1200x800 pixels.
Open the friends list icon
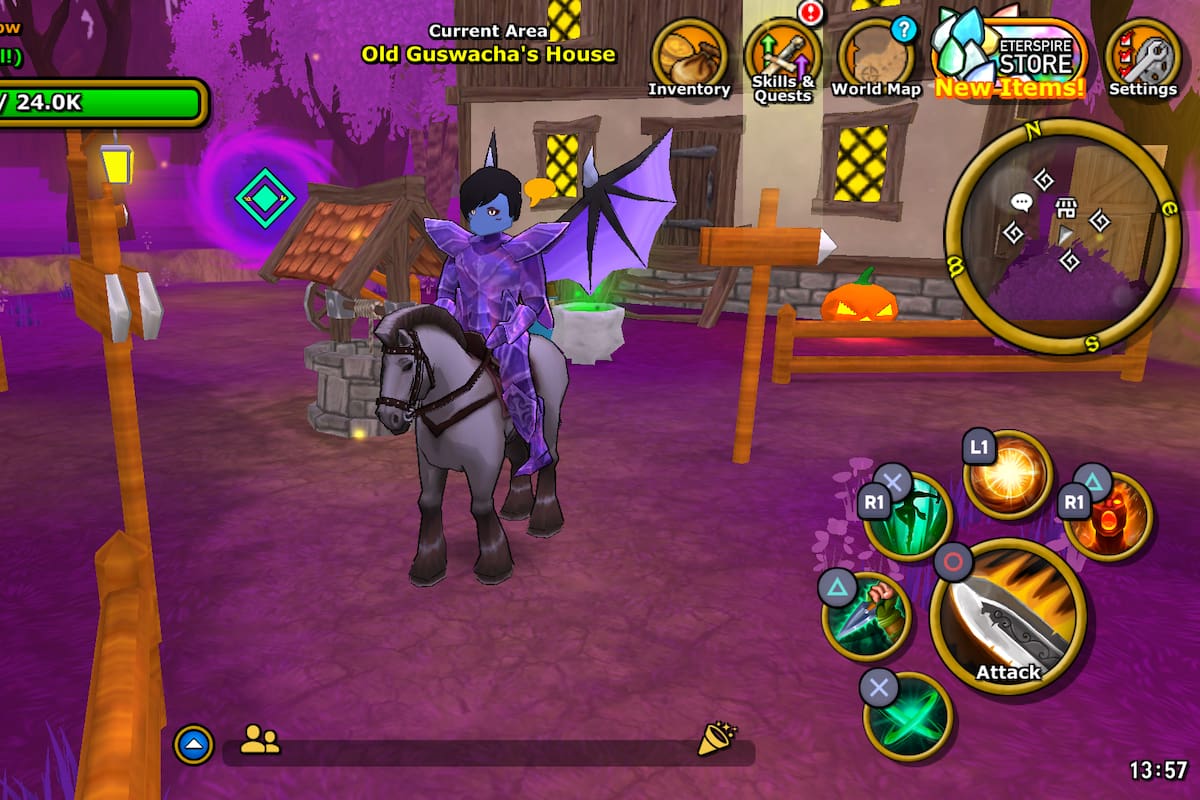[x=260, y=740]
